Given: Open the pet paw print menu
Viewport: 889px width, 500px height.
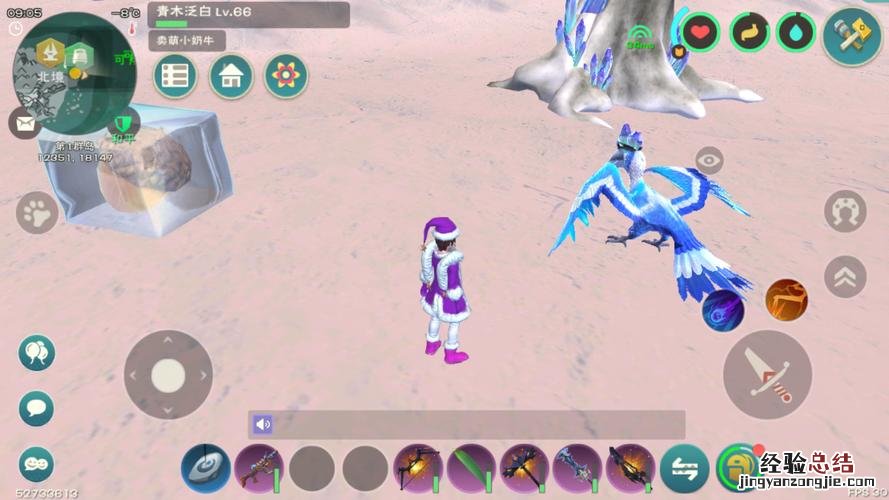Looking at the screenshot, I should [37, 212].
